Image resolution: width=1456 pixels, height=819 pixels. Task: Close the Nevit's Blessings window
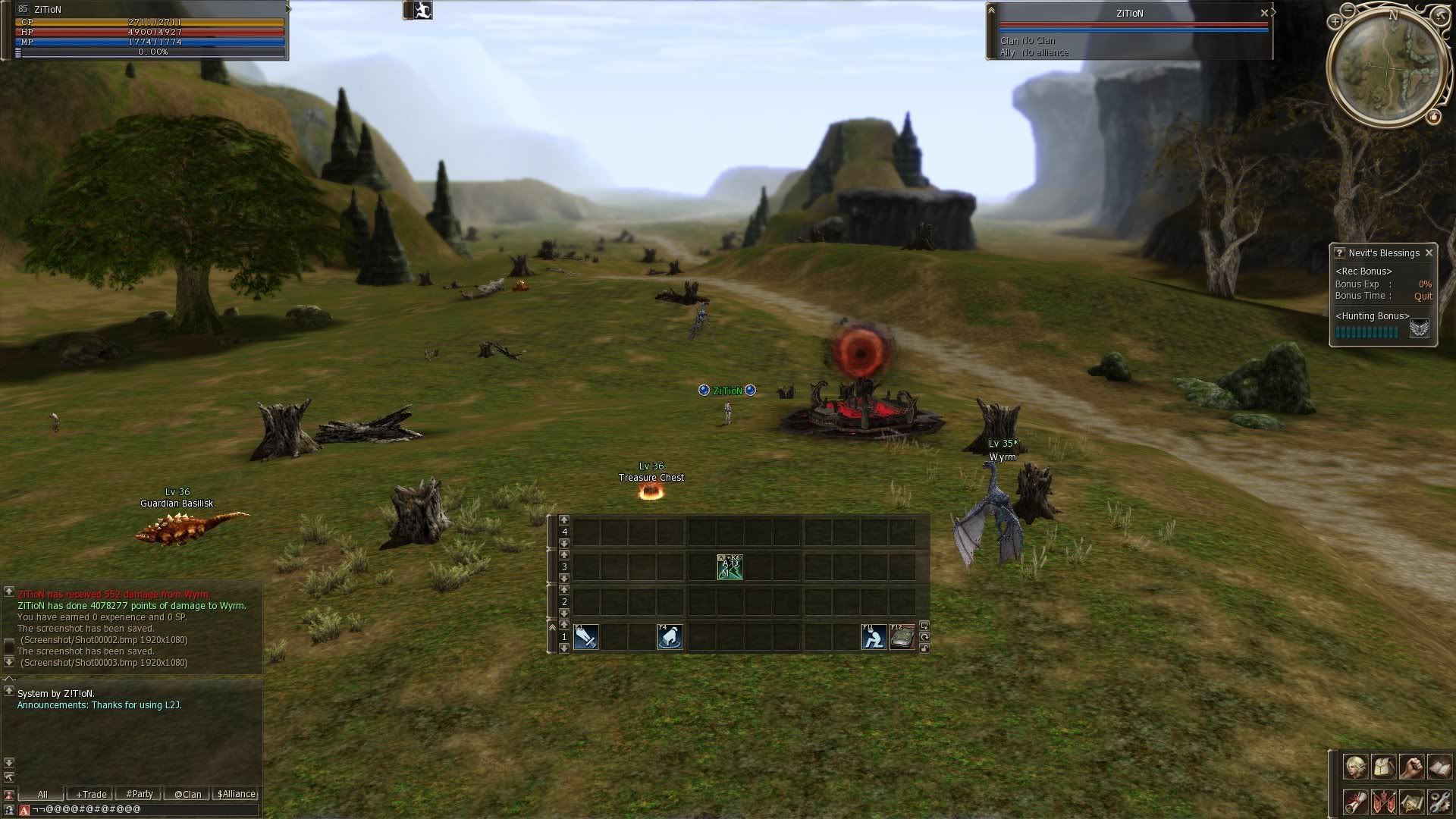point(1429,253)
